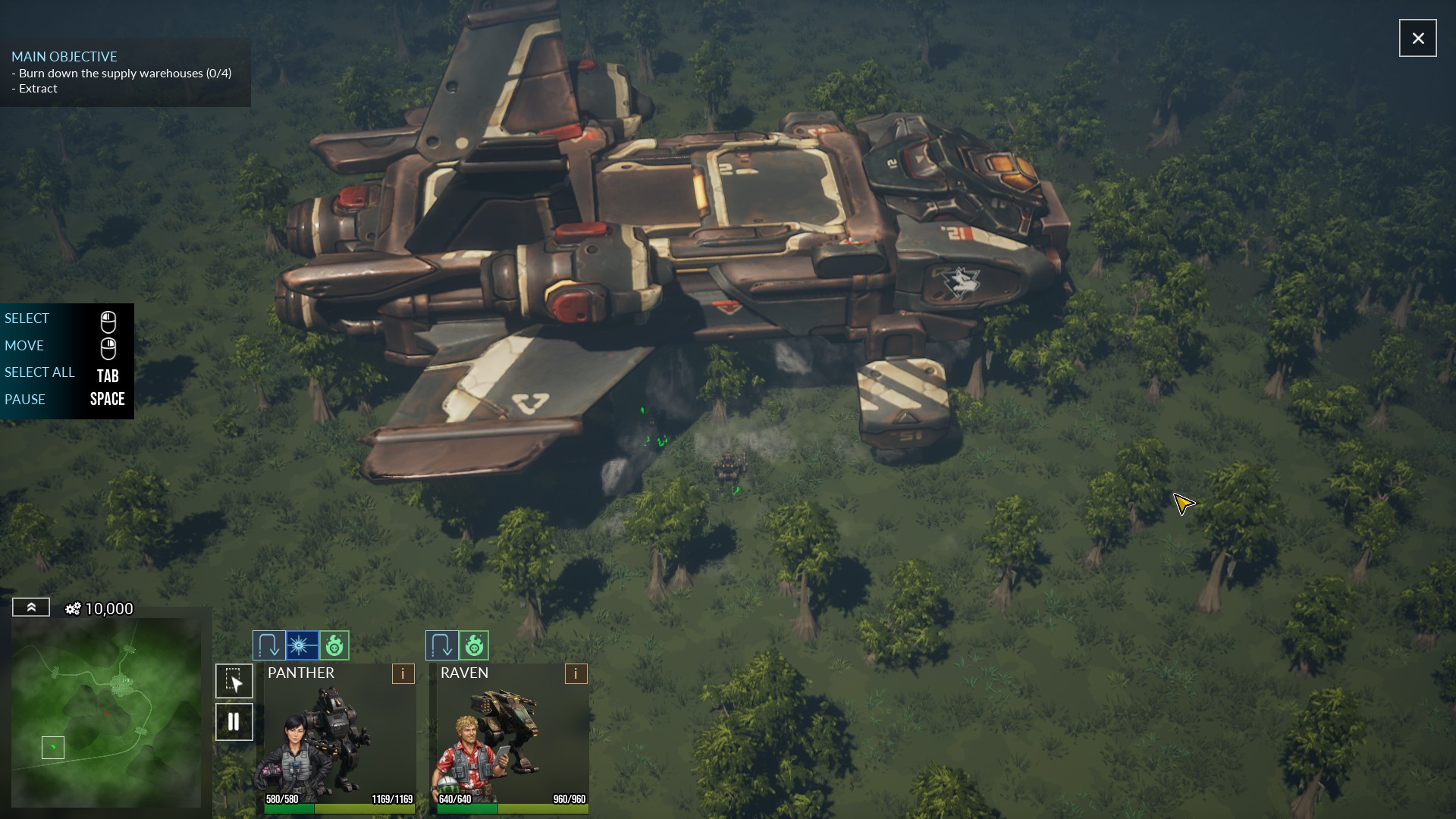1456x819 pixels.
Task: Activate Panther's blue starburst ability
Action: 302,645
